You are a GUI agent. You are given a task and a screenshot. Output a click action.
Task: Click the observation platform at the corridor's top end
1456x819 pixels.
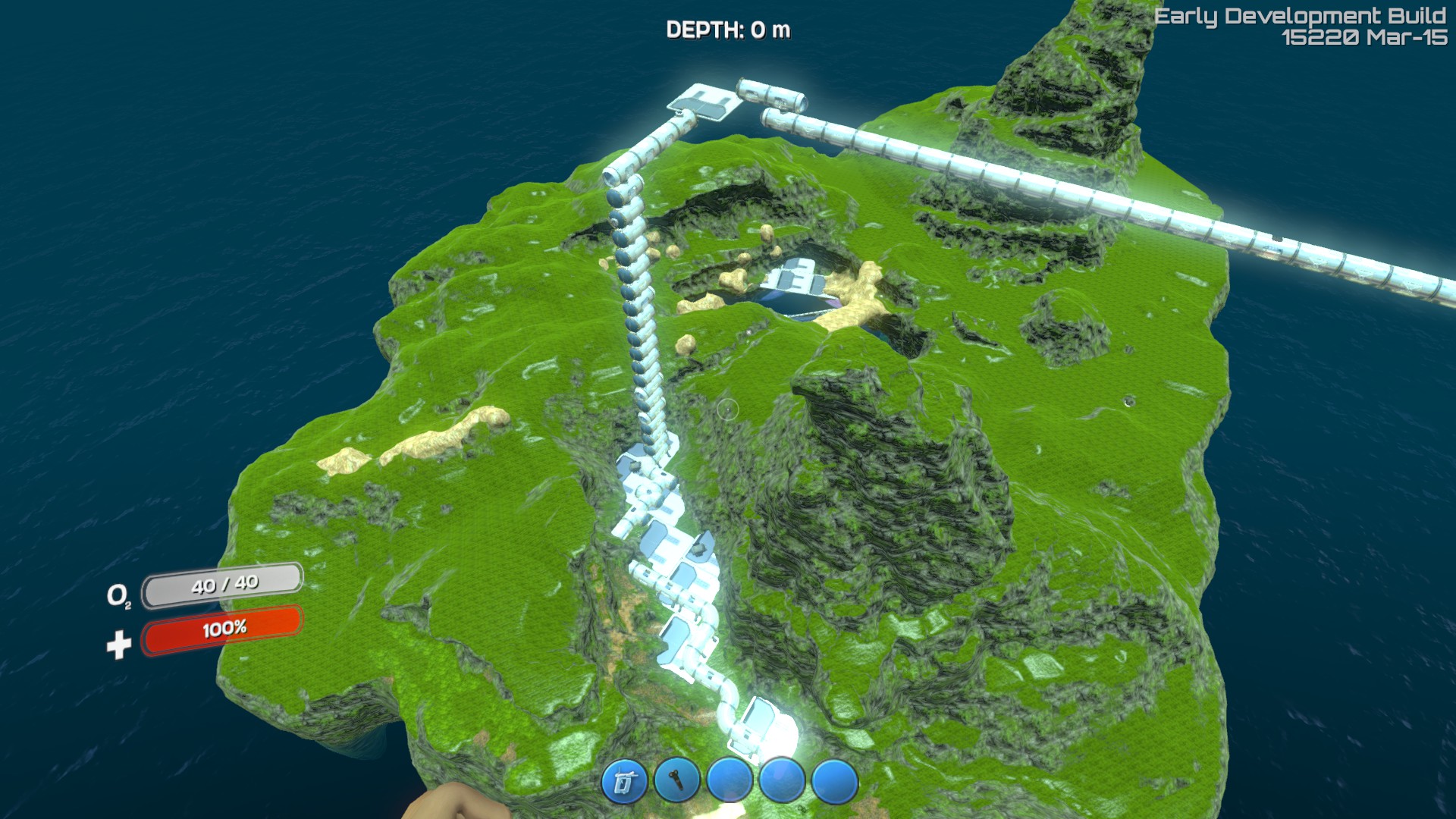pyautogui.click(x=701, y=102)
